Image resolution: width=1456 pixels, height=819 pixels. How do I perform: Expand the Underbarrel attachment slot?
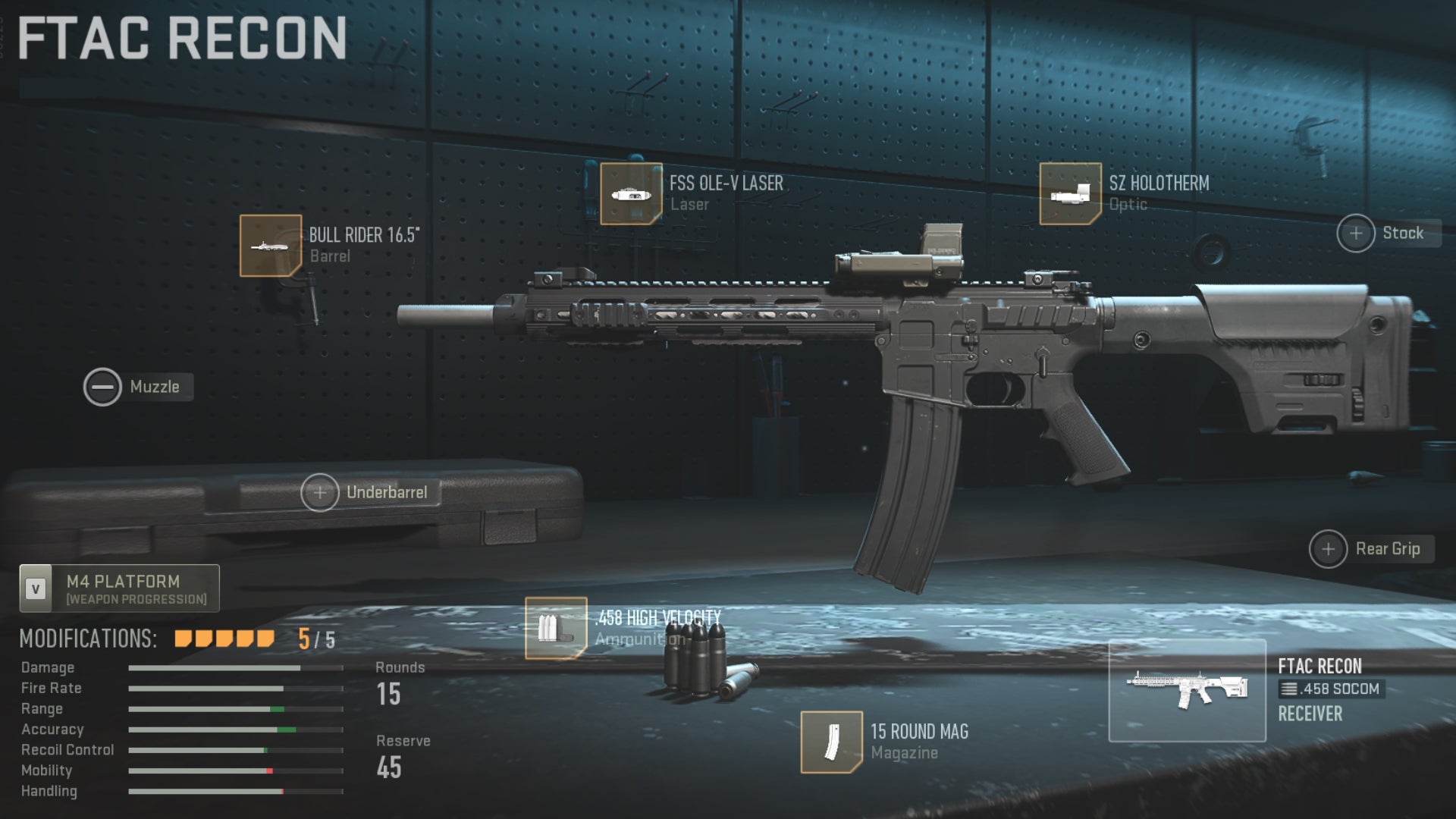pyautogui.click(x=321, y=491)
